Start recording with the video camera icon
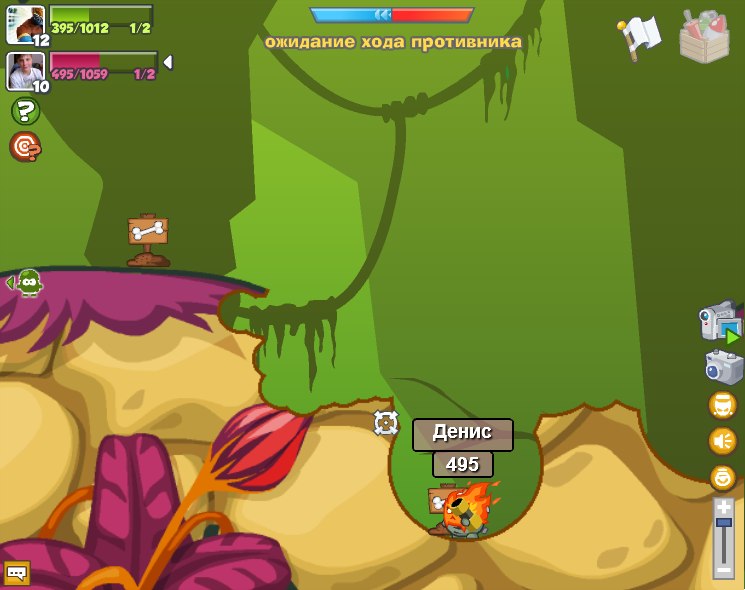The height and width of the screenshot is (590, 745). pyautogui.click(x=719, y=323)
